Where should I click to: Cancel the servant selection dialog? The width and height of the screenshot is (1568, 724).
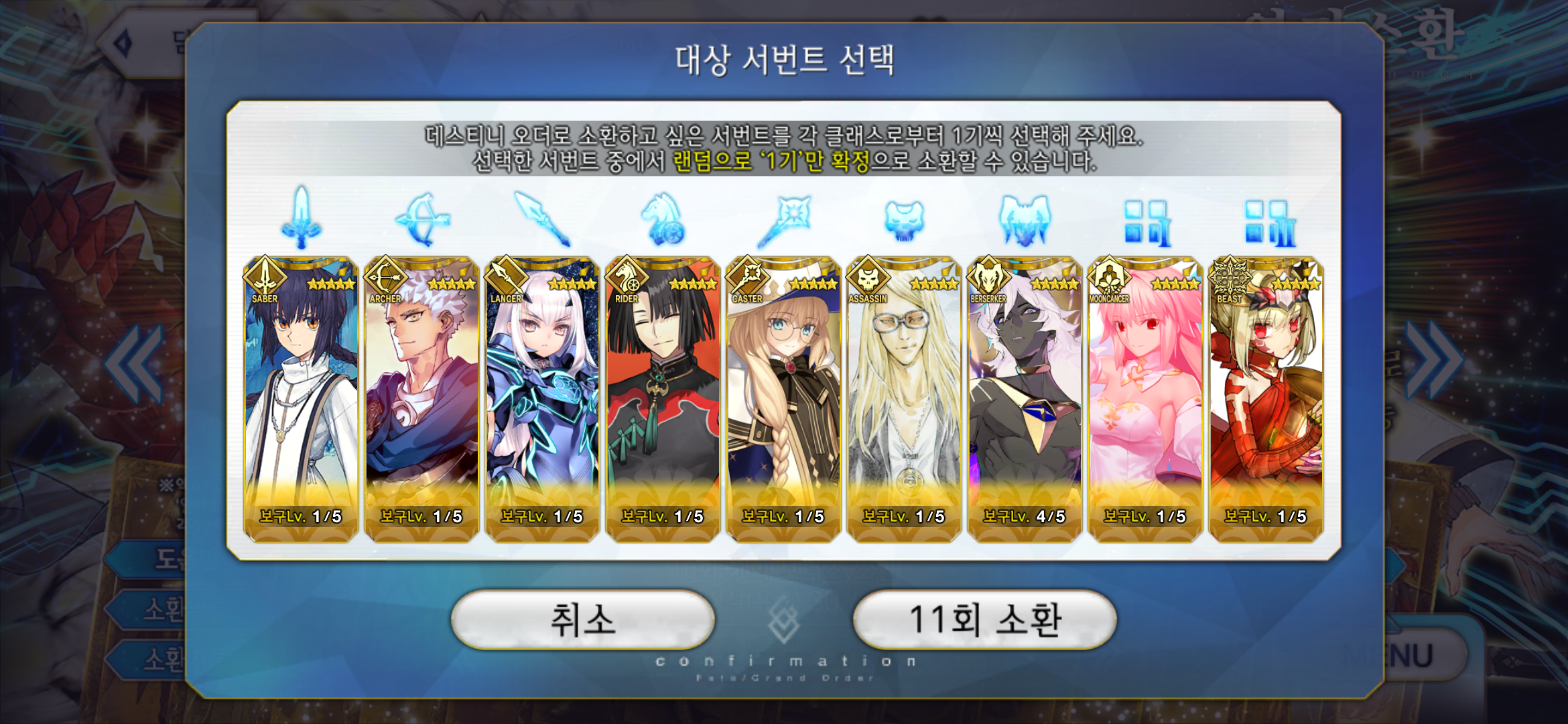point(582,619)
